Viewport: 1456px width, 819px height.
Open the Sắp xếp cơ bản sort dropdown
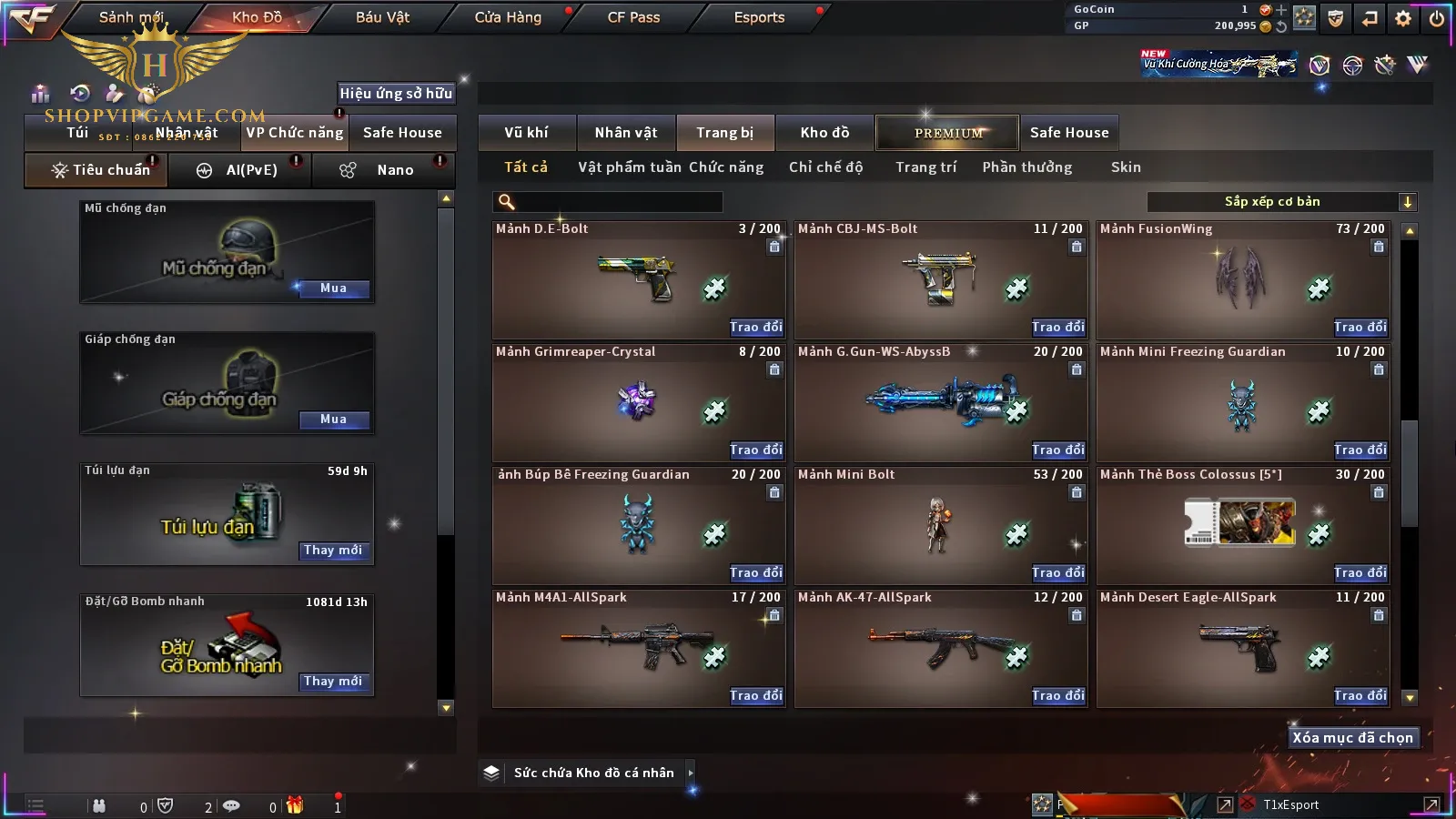click(1281, 202)
